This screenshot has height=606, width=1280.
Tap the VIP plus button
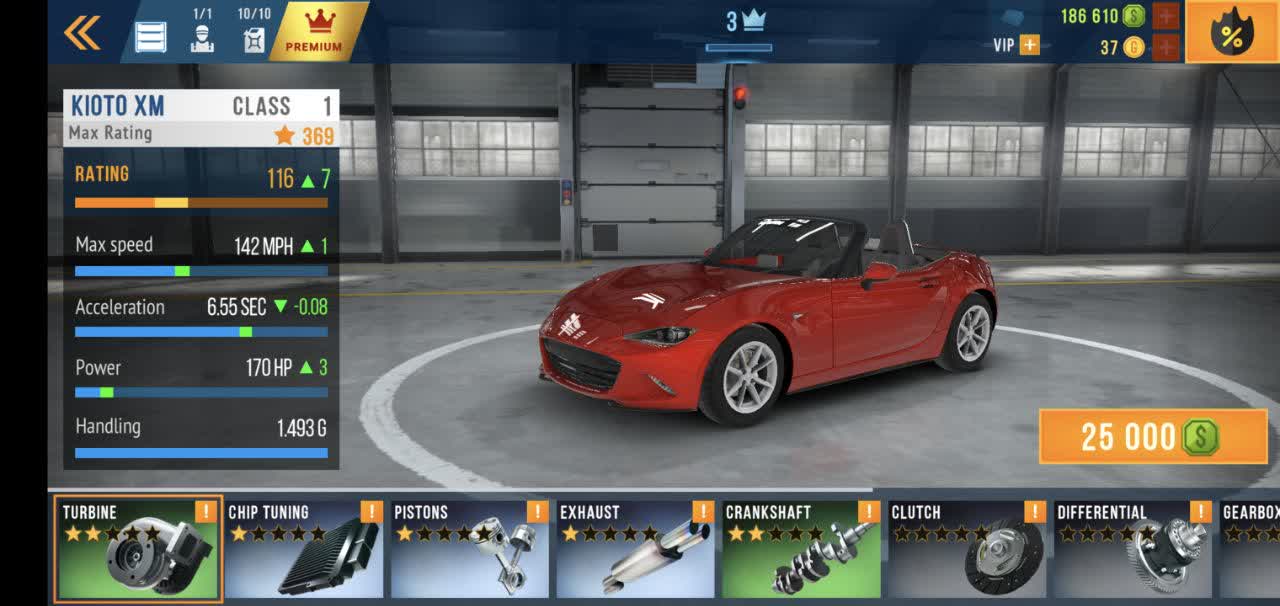[x=1028, y=45]
